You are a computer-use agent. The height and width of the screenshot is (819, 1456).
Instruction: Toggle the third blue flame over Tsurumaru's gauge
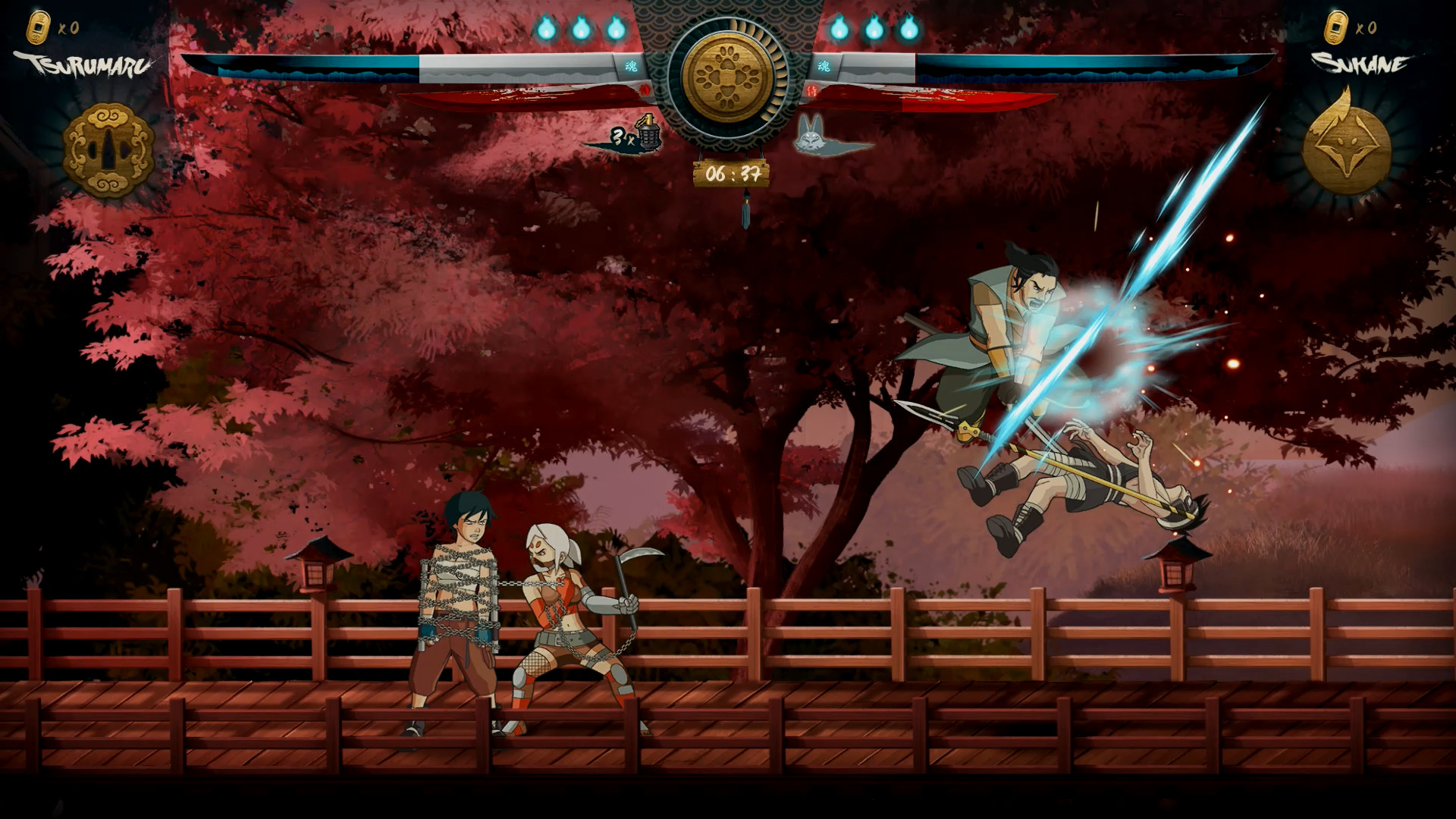[614, 29]
